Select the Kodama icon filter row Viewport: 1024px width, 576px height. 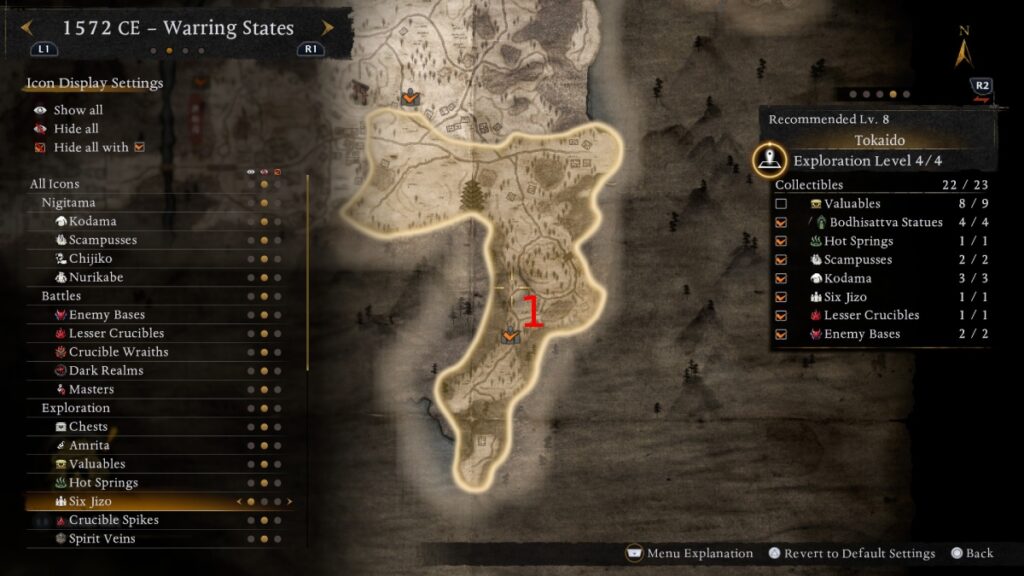coord(92,221)
